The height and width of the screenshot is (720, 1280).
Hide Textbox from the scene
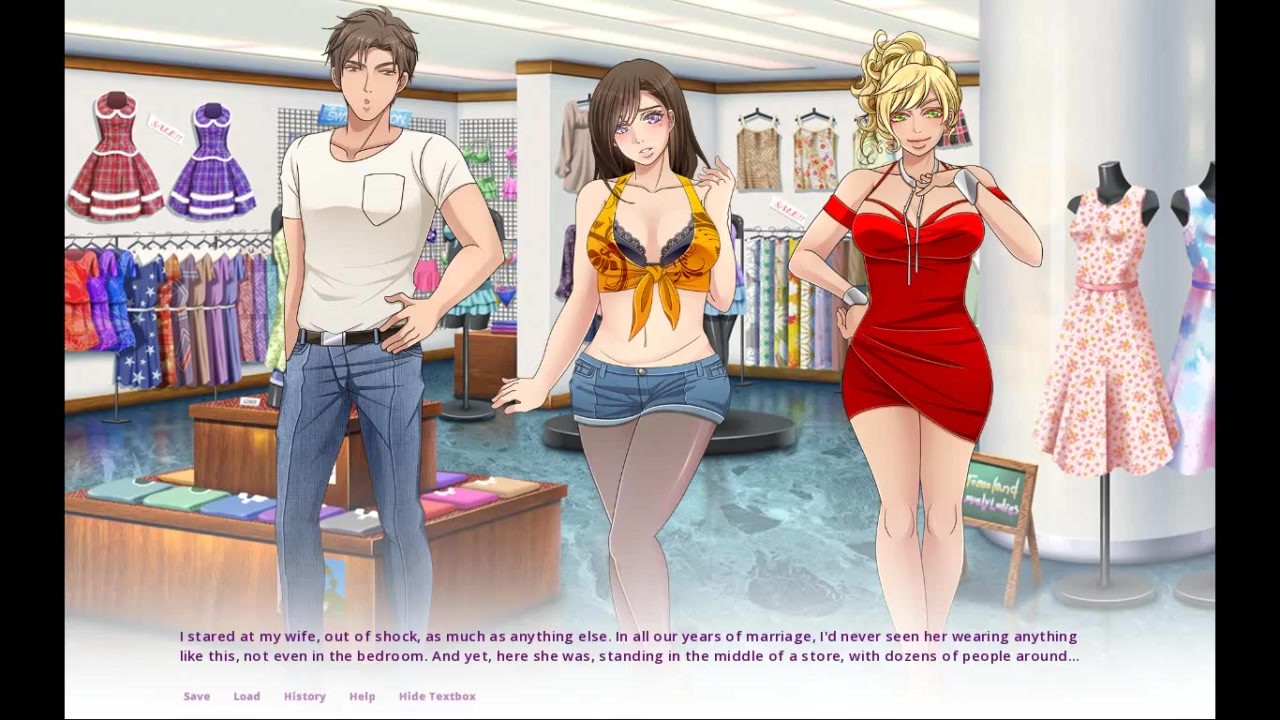pos(437,696)
